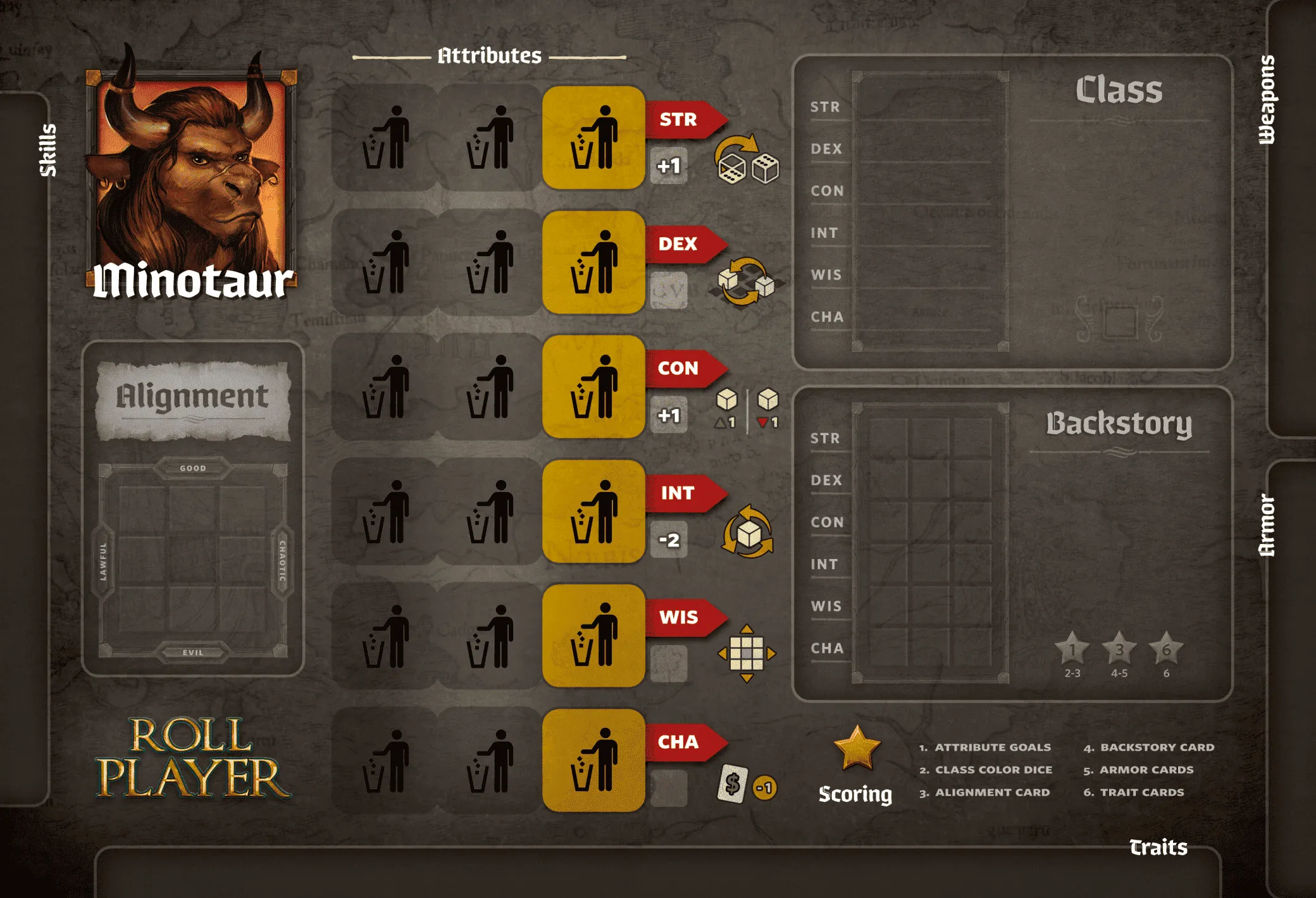Click the CON die up-or-down adjust icon
This screenshot has height=898, width=1316.
coord(747,409)
